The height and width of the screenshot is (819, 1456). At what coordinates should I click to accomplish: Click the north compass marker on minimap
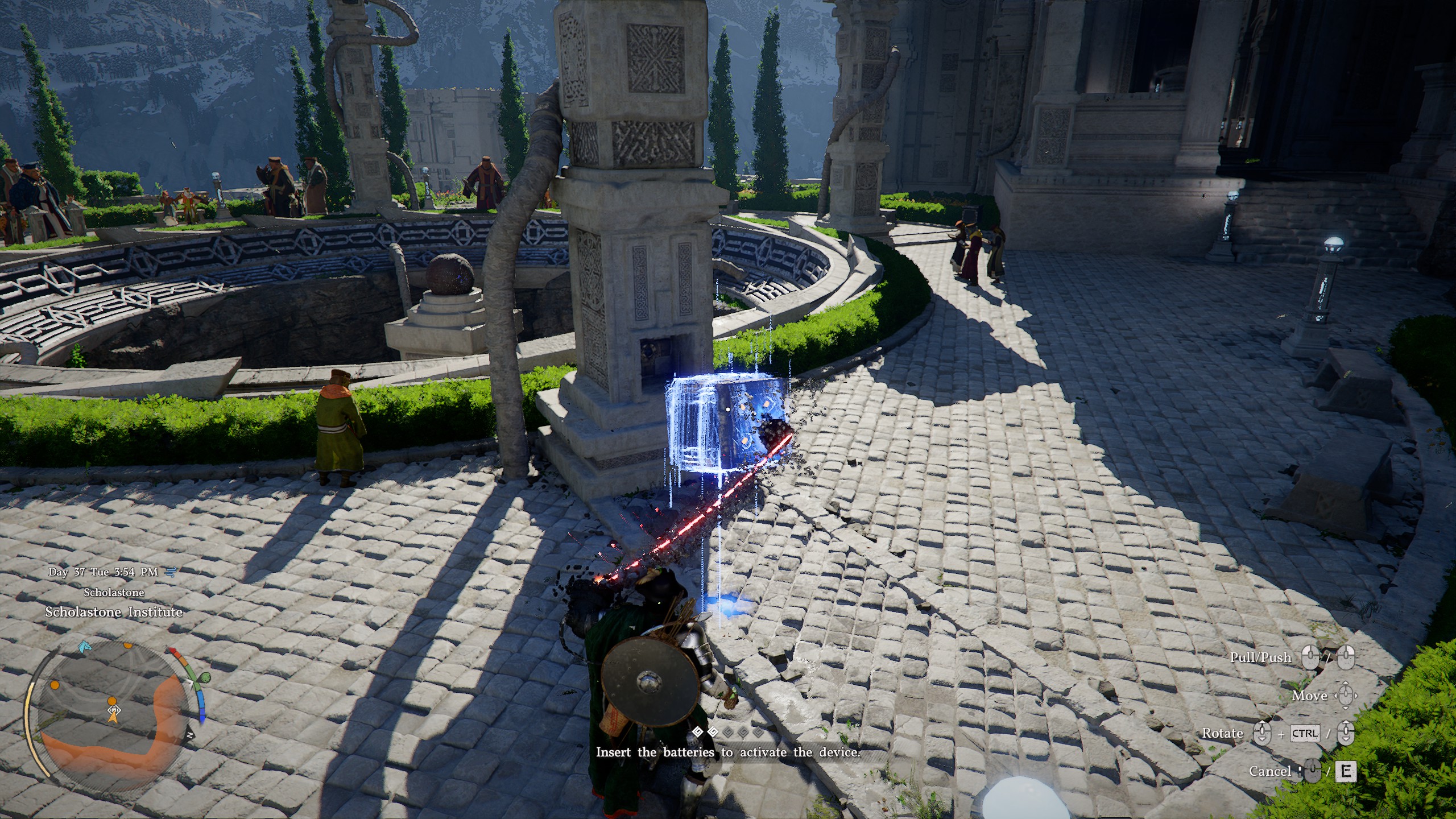click(190, 735)
